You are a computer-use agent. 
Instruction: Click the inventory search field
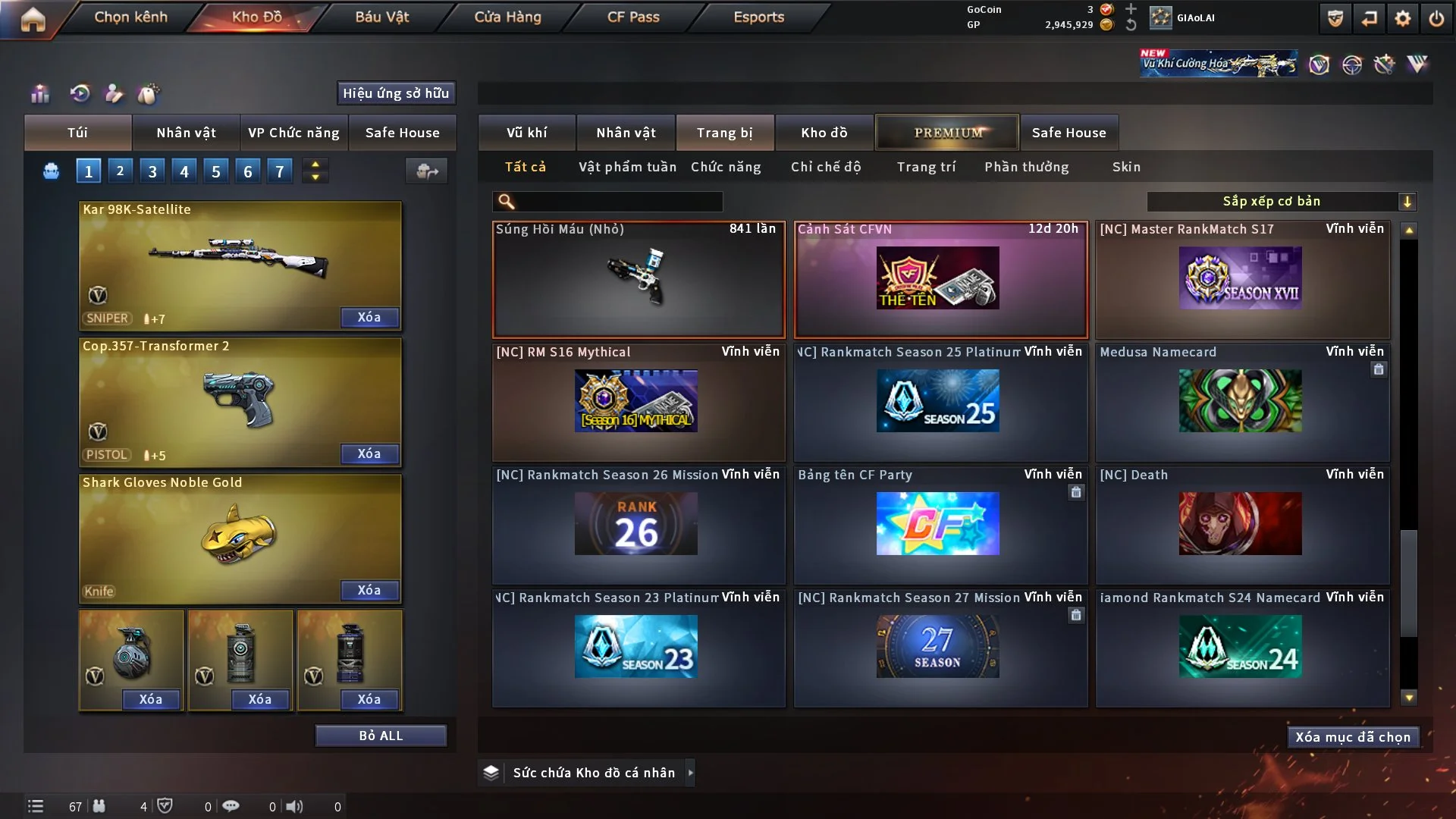618,201
